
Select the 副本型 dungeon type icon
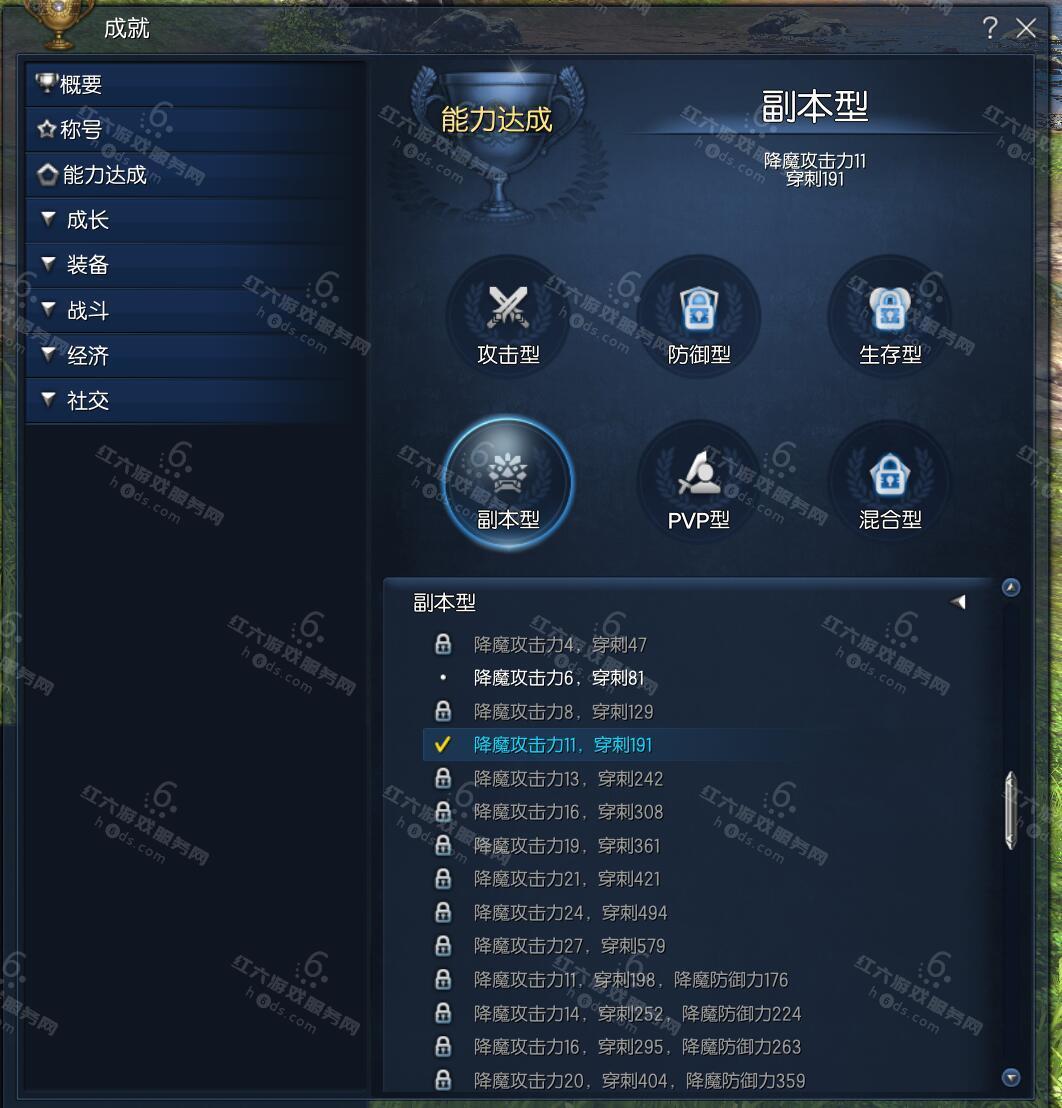(x=508, y=482)
